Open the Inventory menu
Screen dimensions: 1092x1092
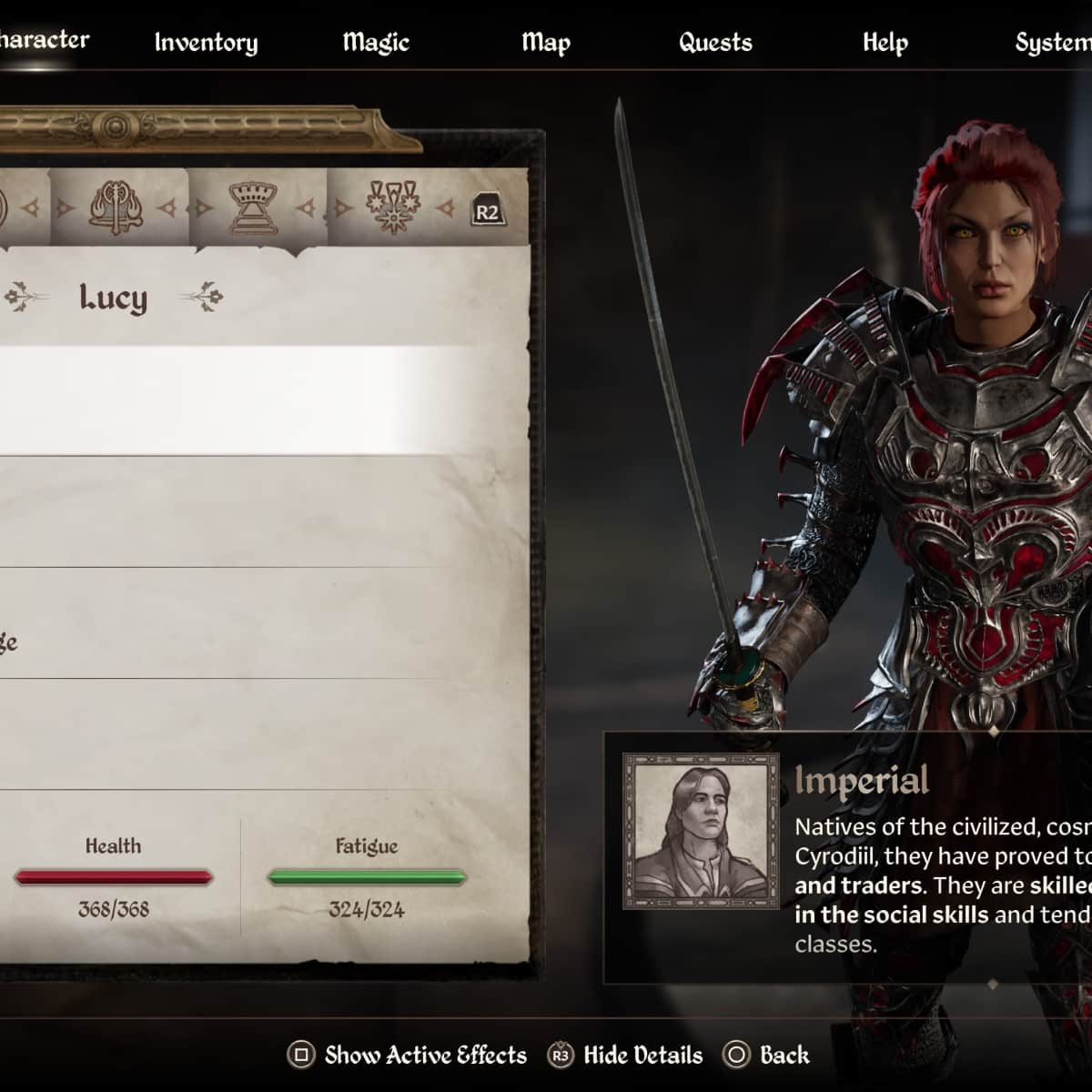click(x=206, y=43)
